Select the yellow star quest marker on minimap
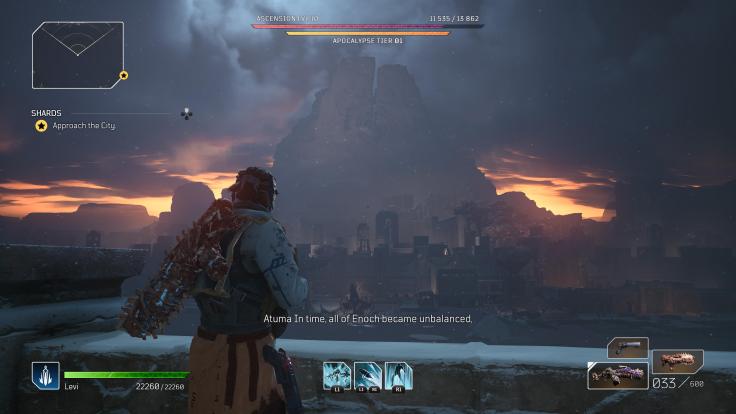The height and width of the screenshot is (414, 736). point(124,75)
